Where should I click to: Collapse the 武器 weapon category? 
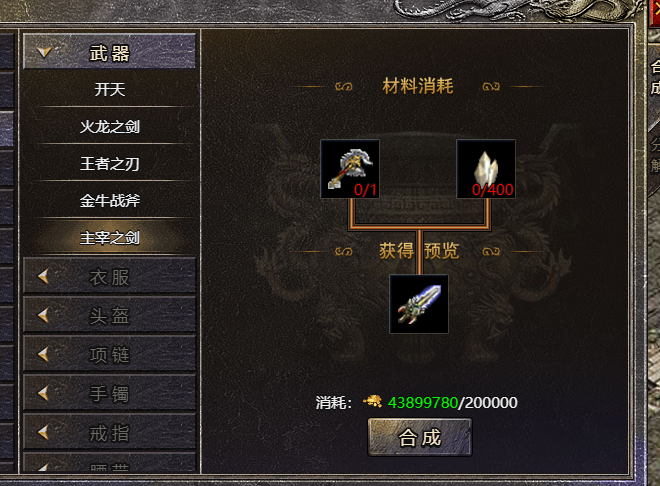click(109, 52)
